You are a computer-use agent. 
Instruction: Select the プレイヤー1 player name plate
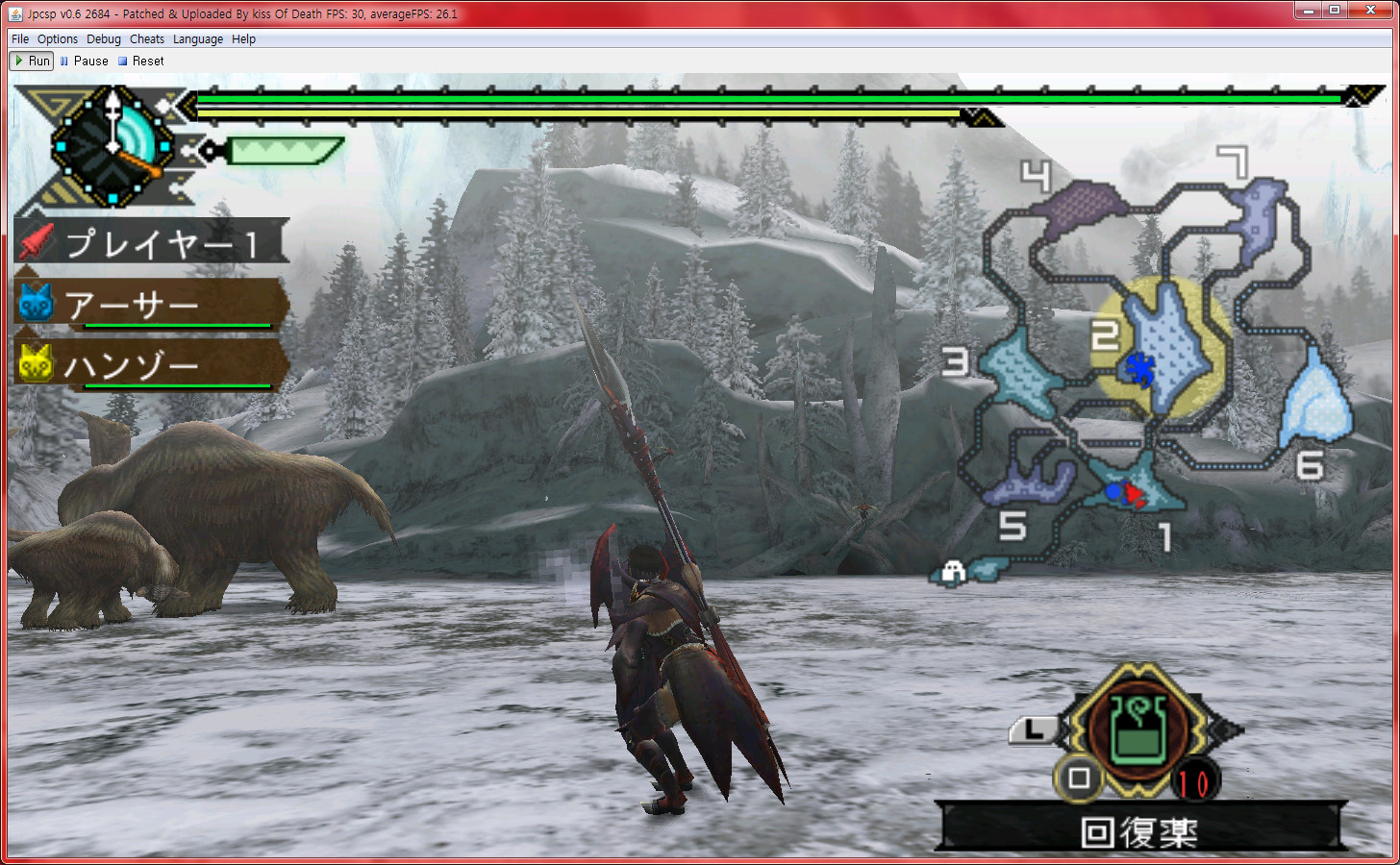point(151,242)
